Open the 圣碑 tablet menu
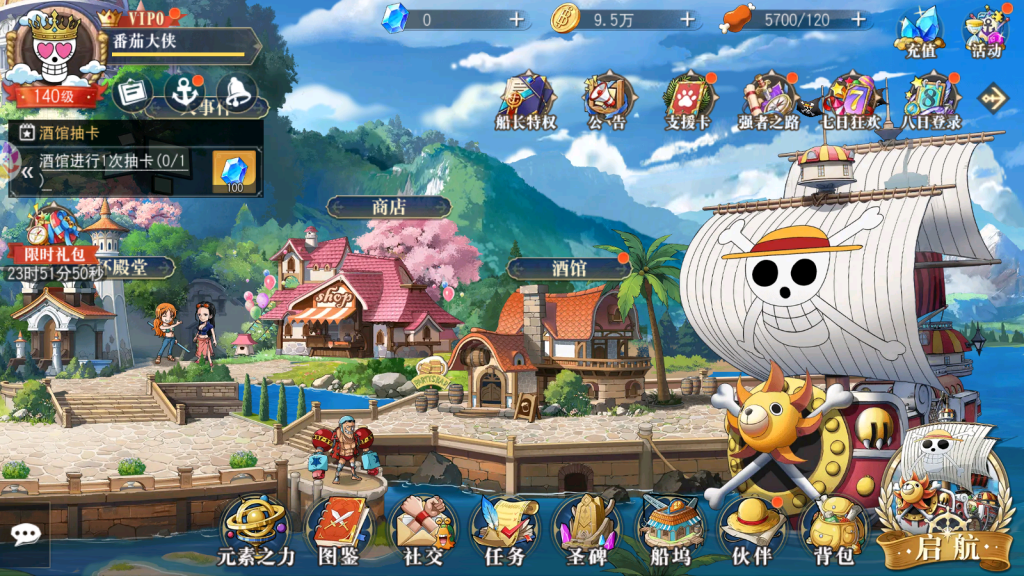1024x576 pixels. click(x=586, y=526)
